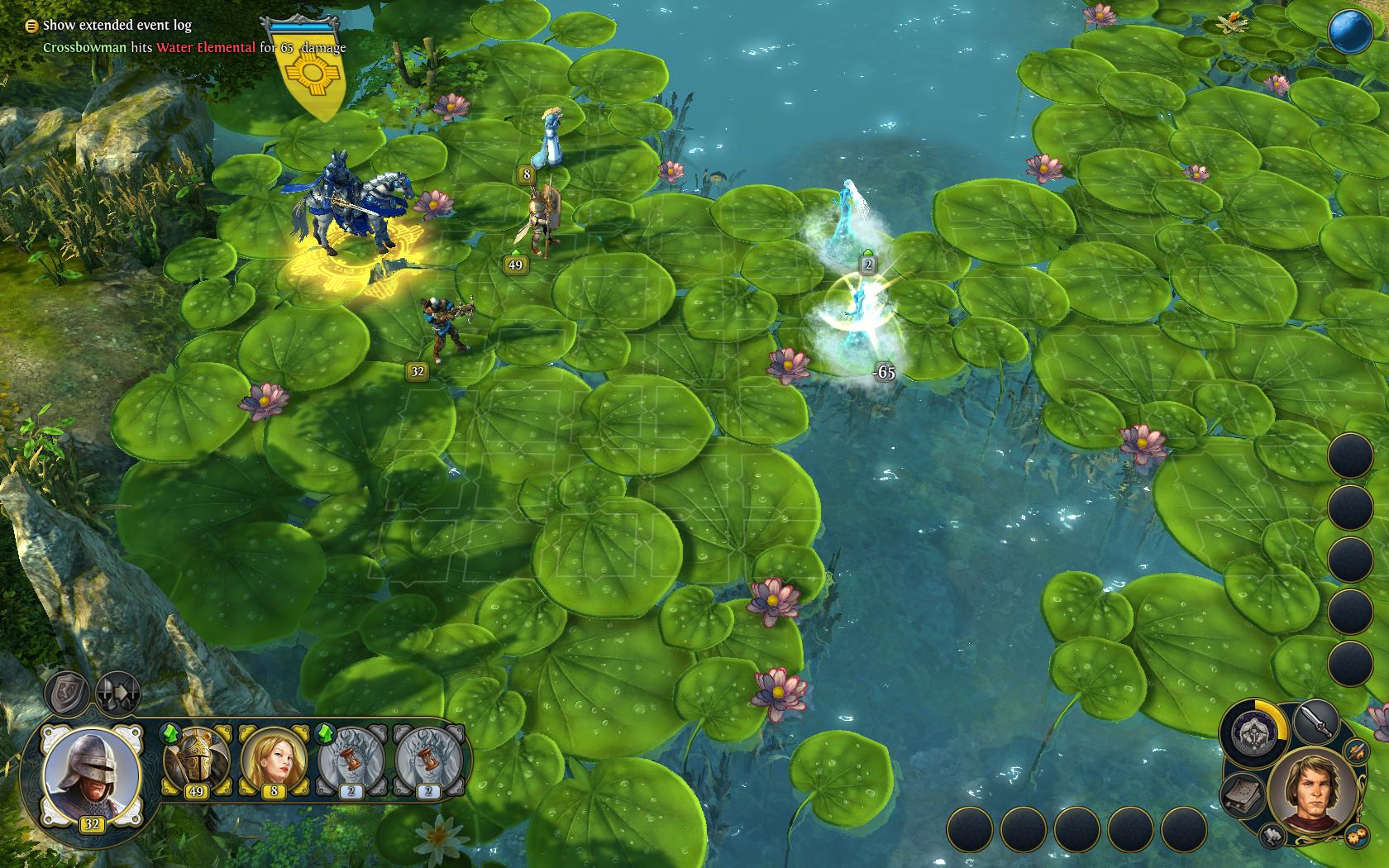Toggle auto-combat sword and gear icon
The image size is (1389, 868).
pyautogui.click(x=1357, y=751)
